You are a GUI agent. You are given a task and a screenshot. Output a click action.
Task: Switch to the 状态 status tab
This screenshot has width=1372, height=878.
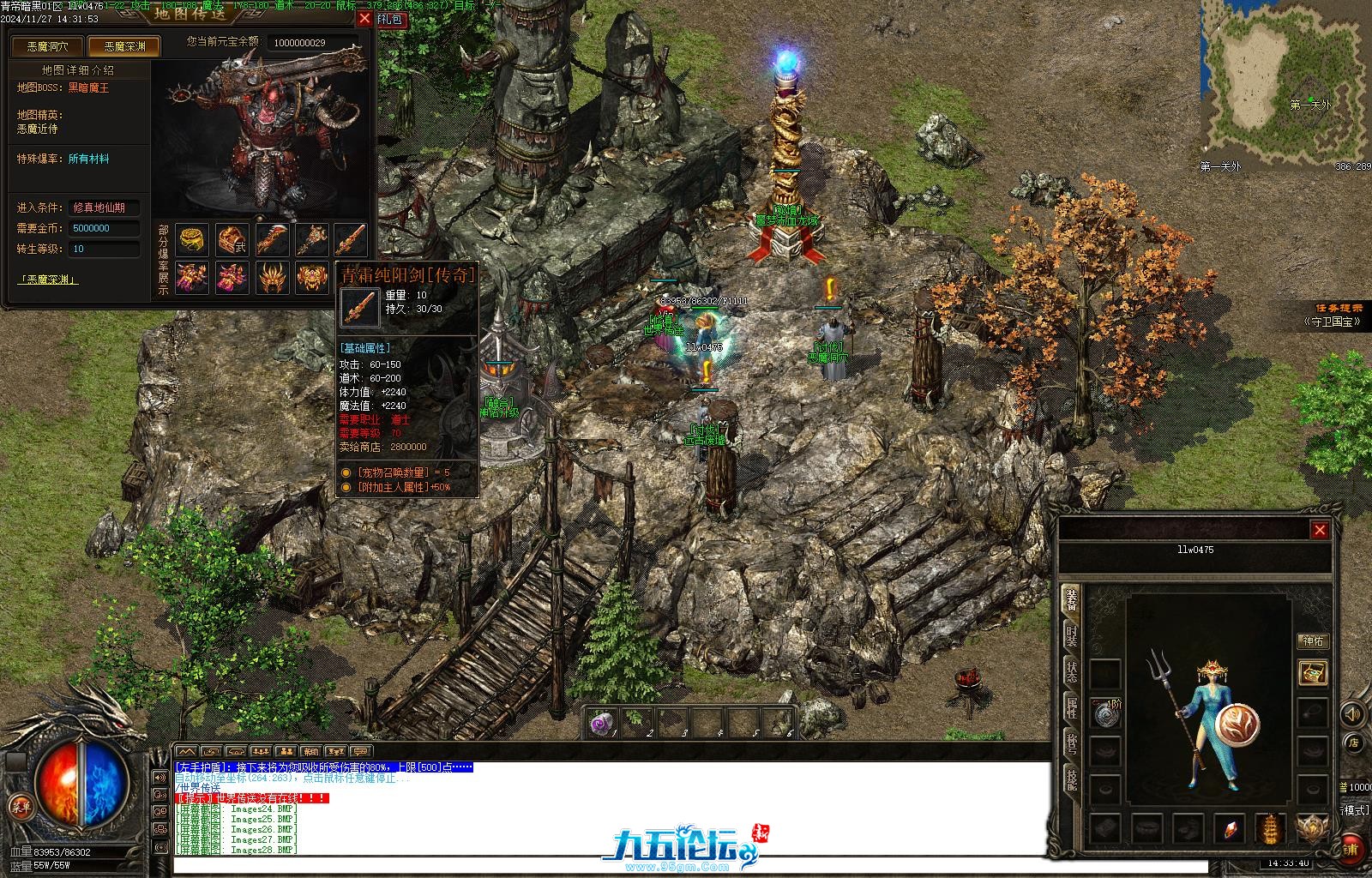(x=1071, y=671)
